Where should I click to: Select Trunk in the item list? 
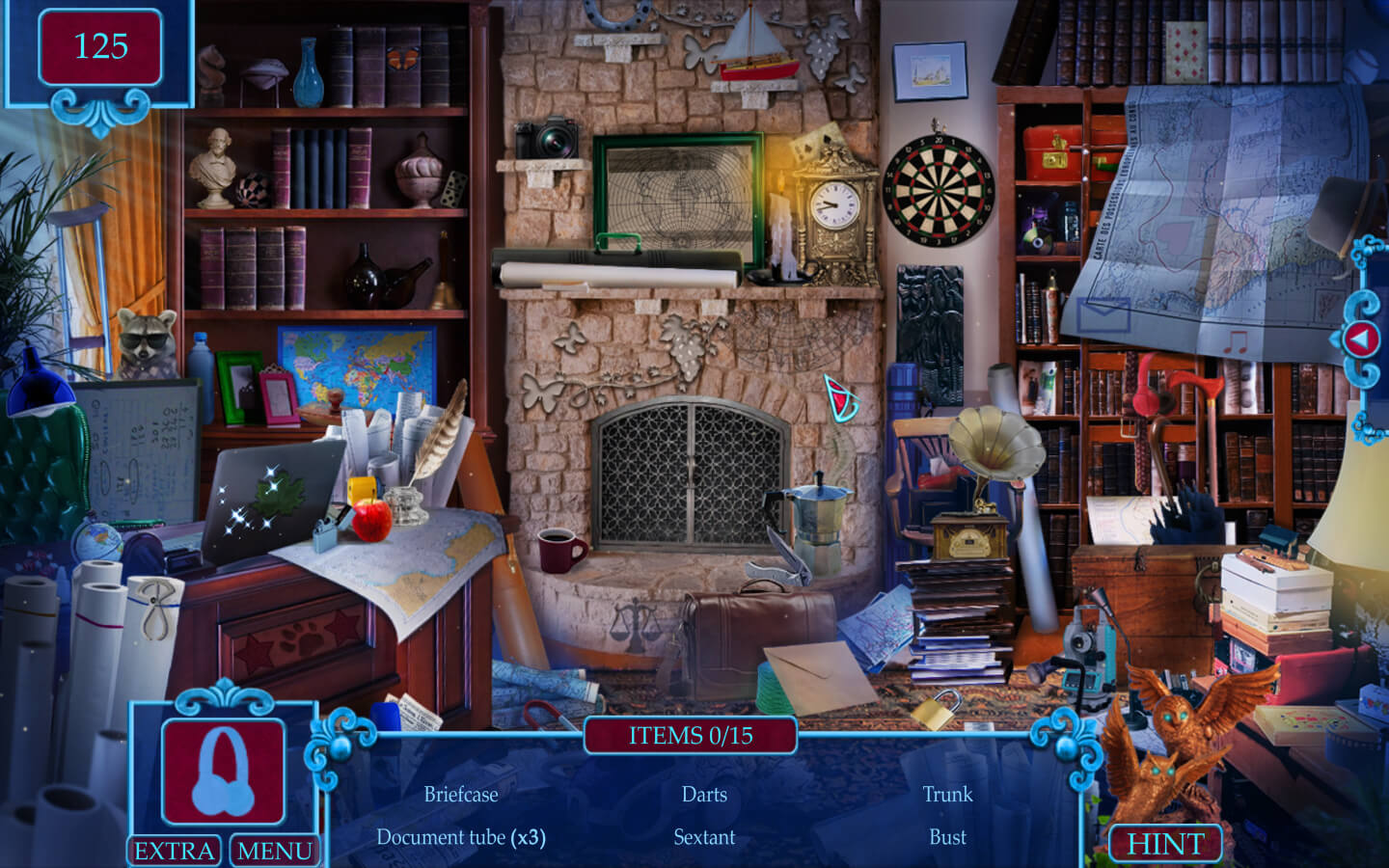947,795
